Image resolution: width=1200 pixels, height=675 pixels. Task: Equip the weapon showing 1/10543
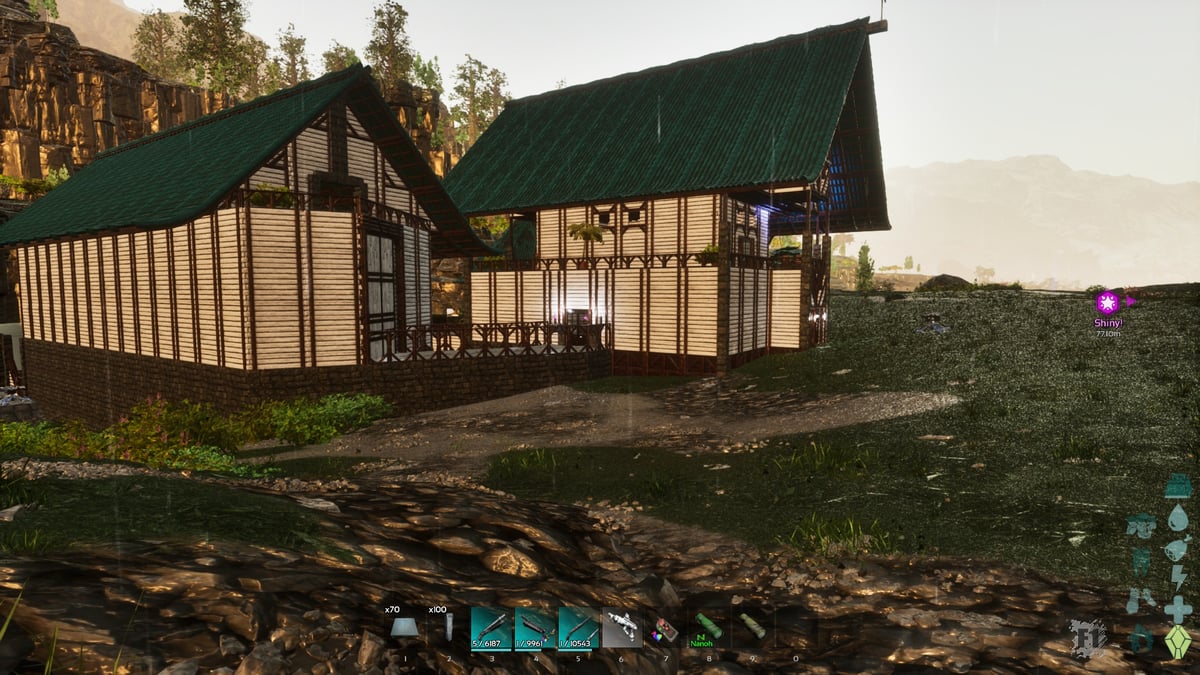coord(579,628)
